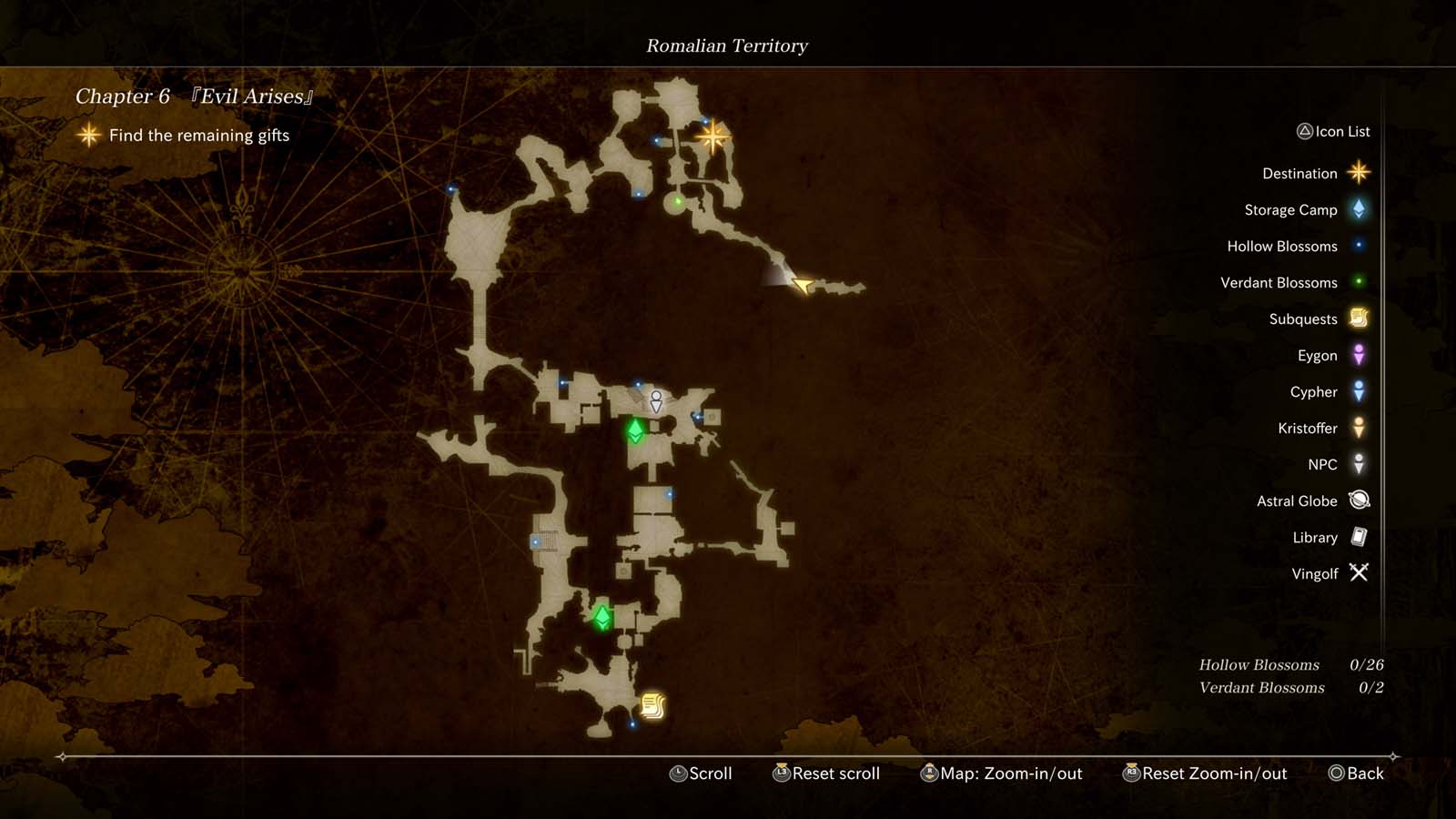Click the Romalian Territory title
The image size is (1456, 819).
[726, 45]
